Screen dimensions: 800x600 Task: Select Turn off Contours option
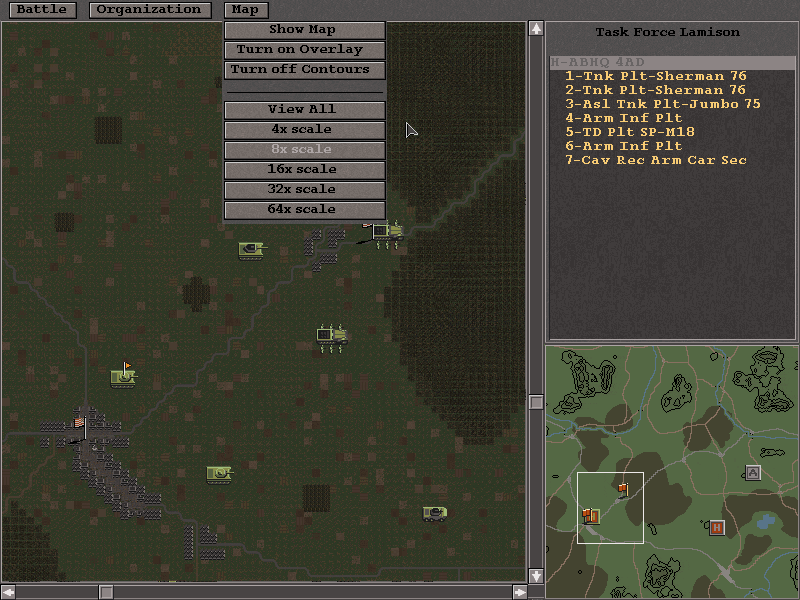click(x=304, y=70)
